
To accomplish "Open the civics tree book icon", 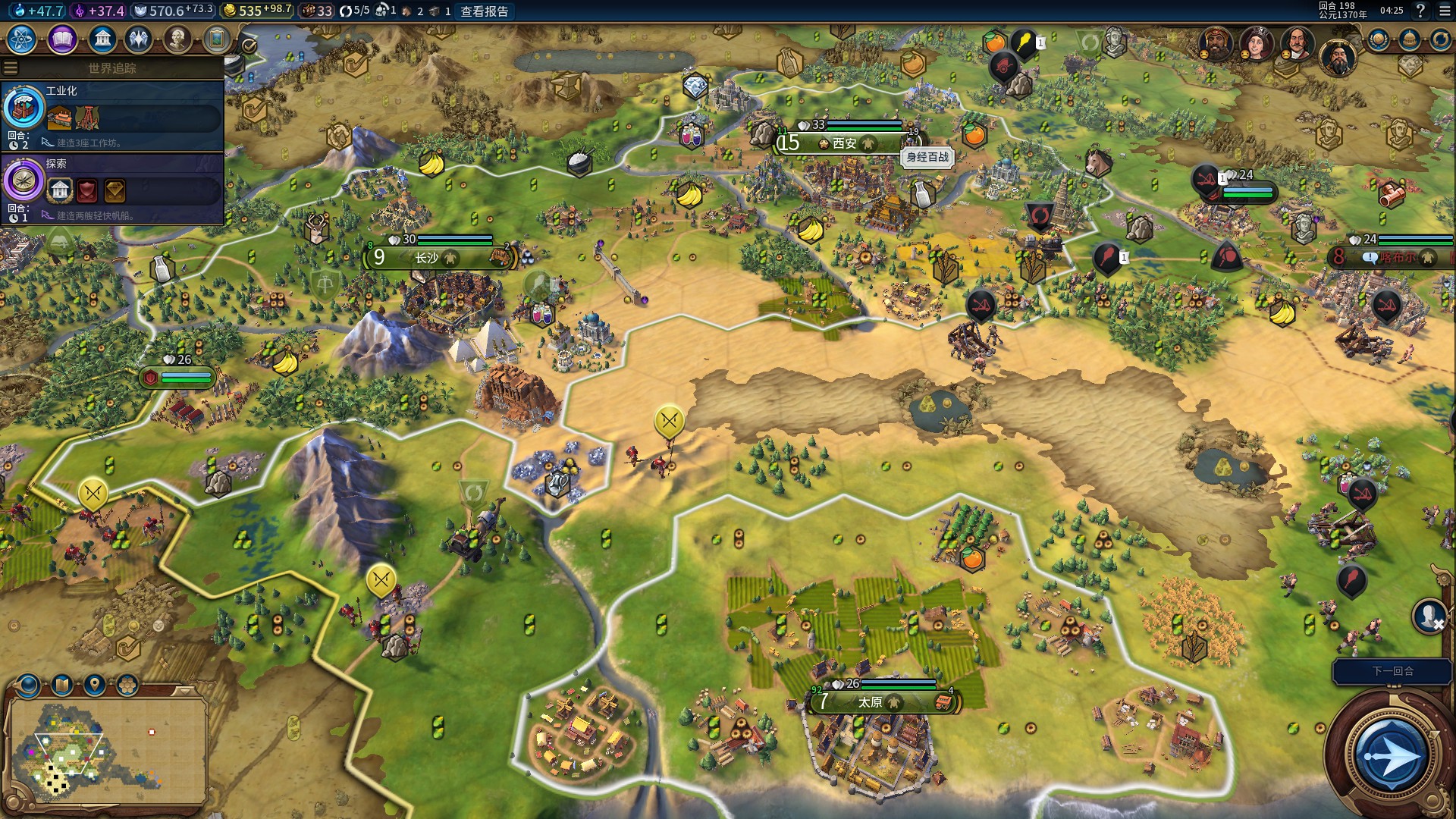I will coord(62,39).
